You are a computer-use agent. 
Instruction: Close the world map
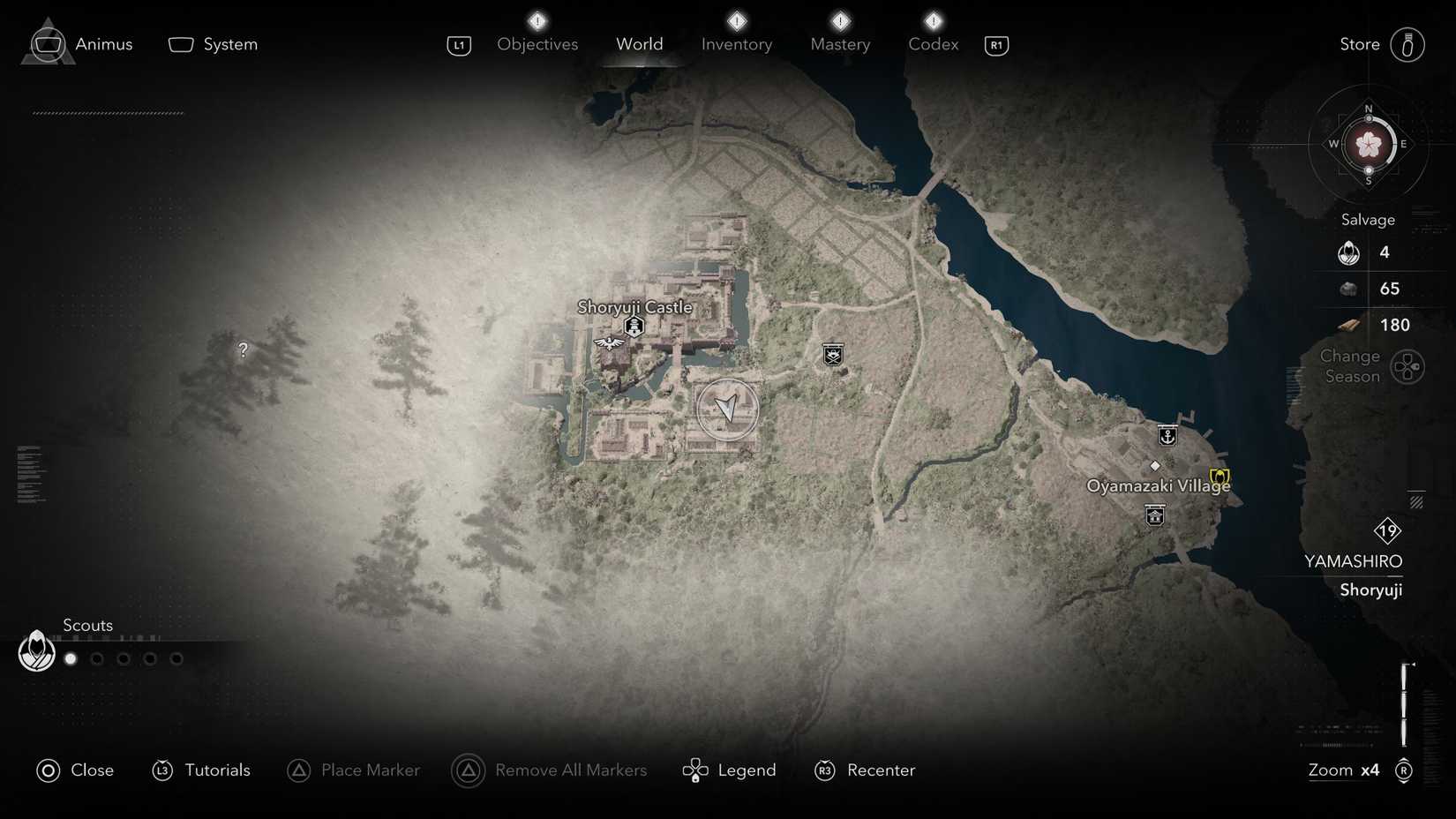[75, 770]
